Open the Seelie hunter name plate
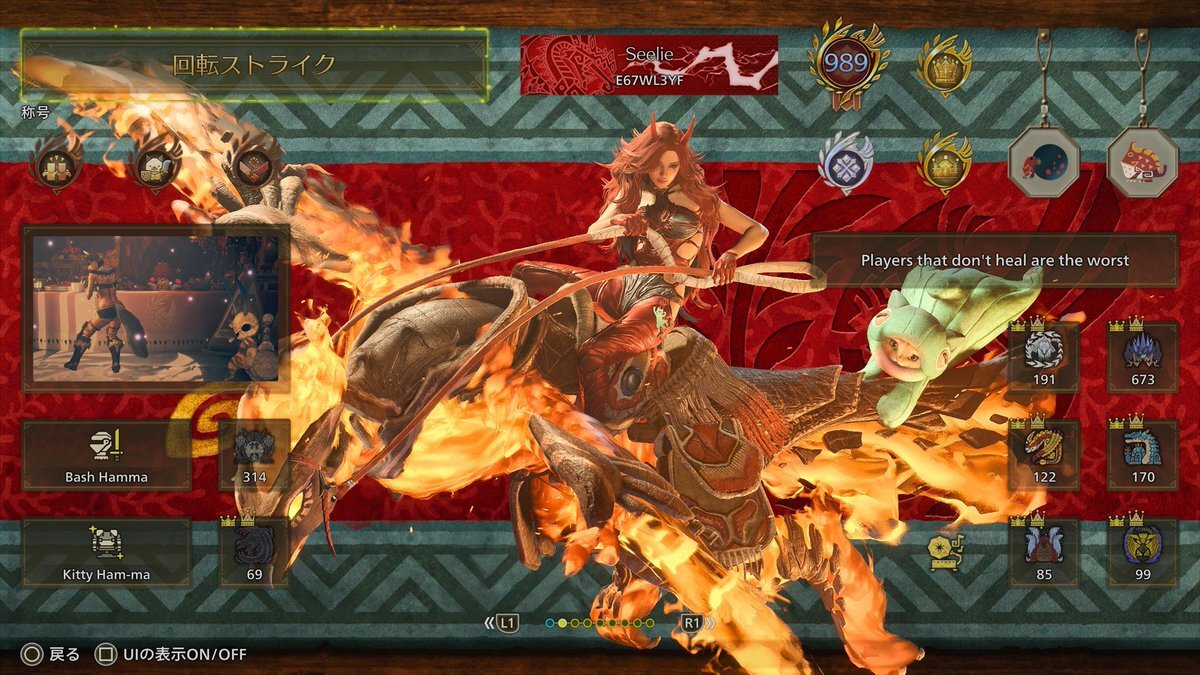Image resolution: width=1200 pixels, height=675 pixels. tap(649, 65)
